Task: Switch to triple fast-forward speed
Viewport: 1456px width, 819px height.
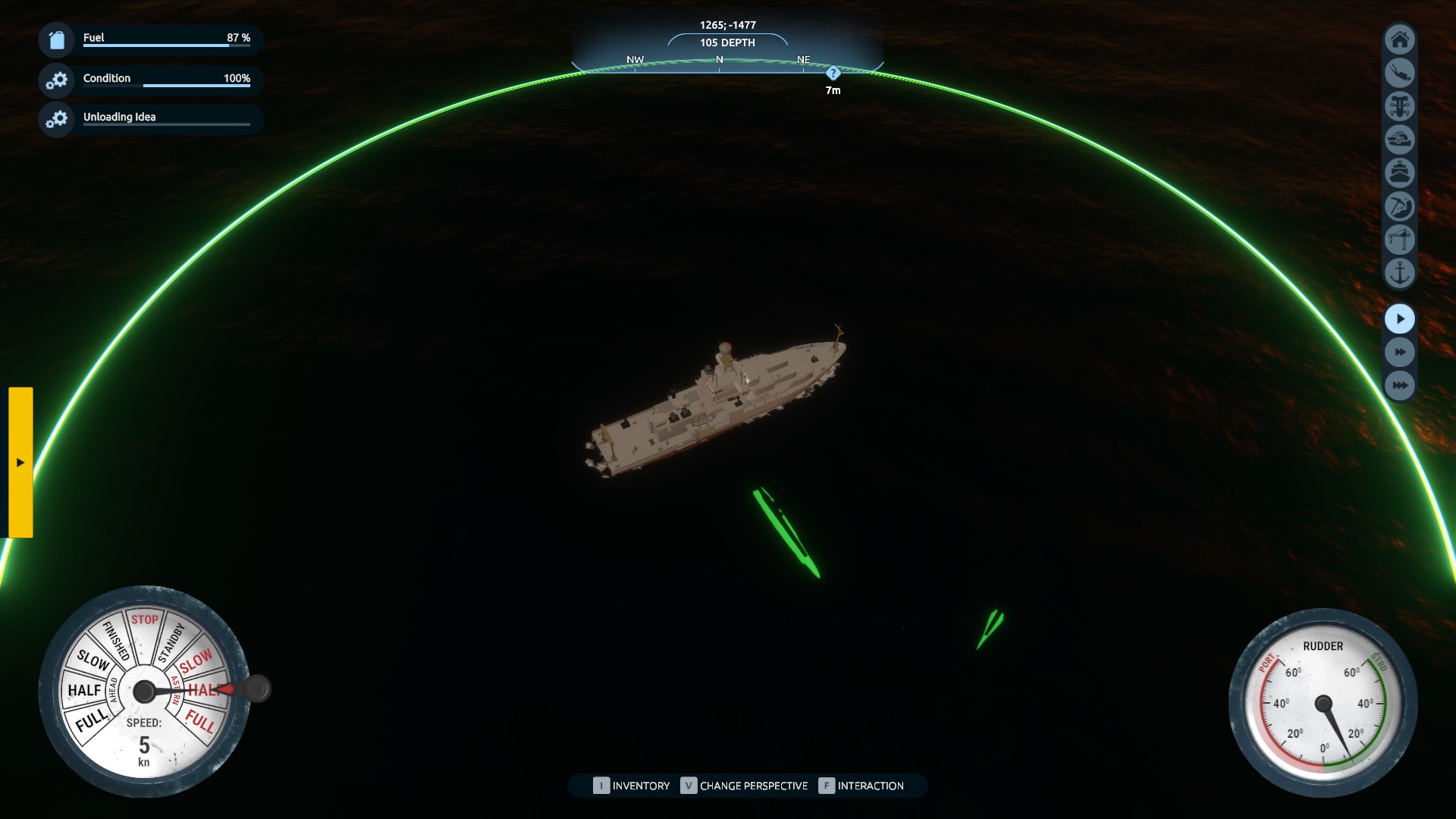Action: click(1399, 386)
